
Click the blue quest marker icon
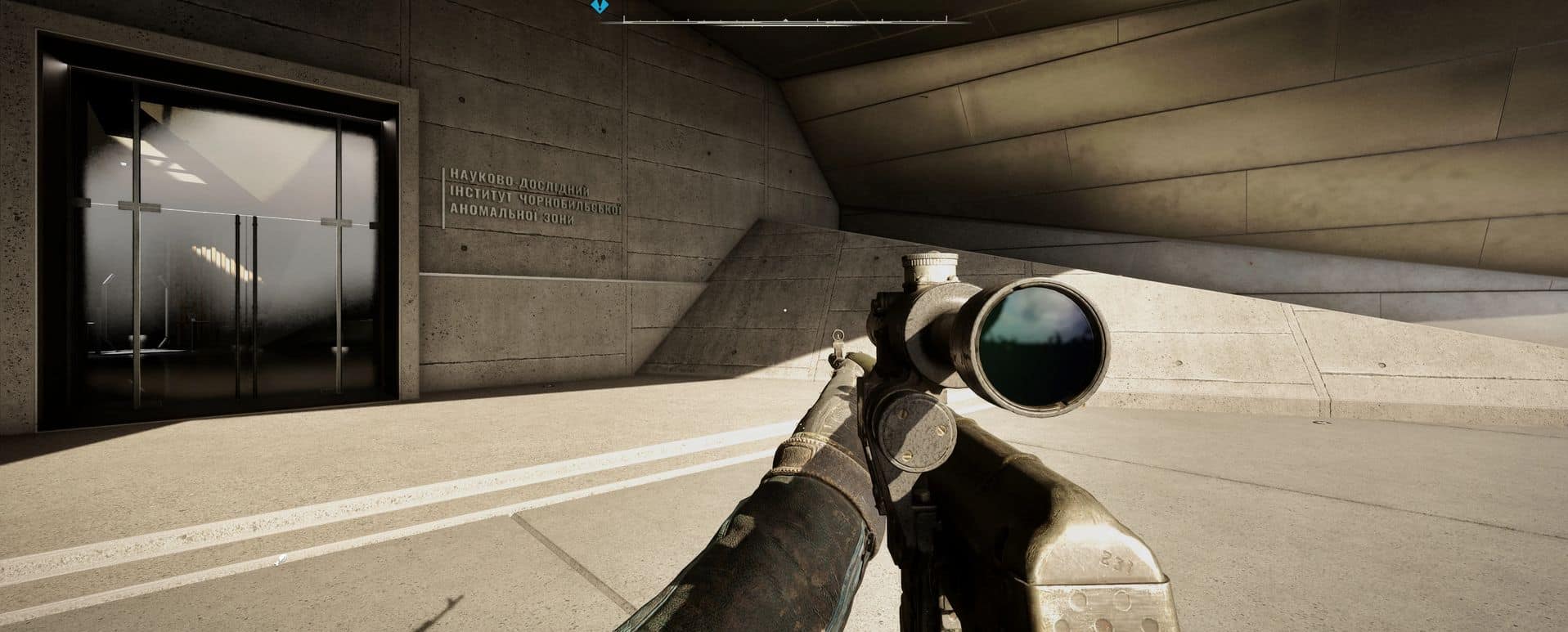tap(600, 6)
